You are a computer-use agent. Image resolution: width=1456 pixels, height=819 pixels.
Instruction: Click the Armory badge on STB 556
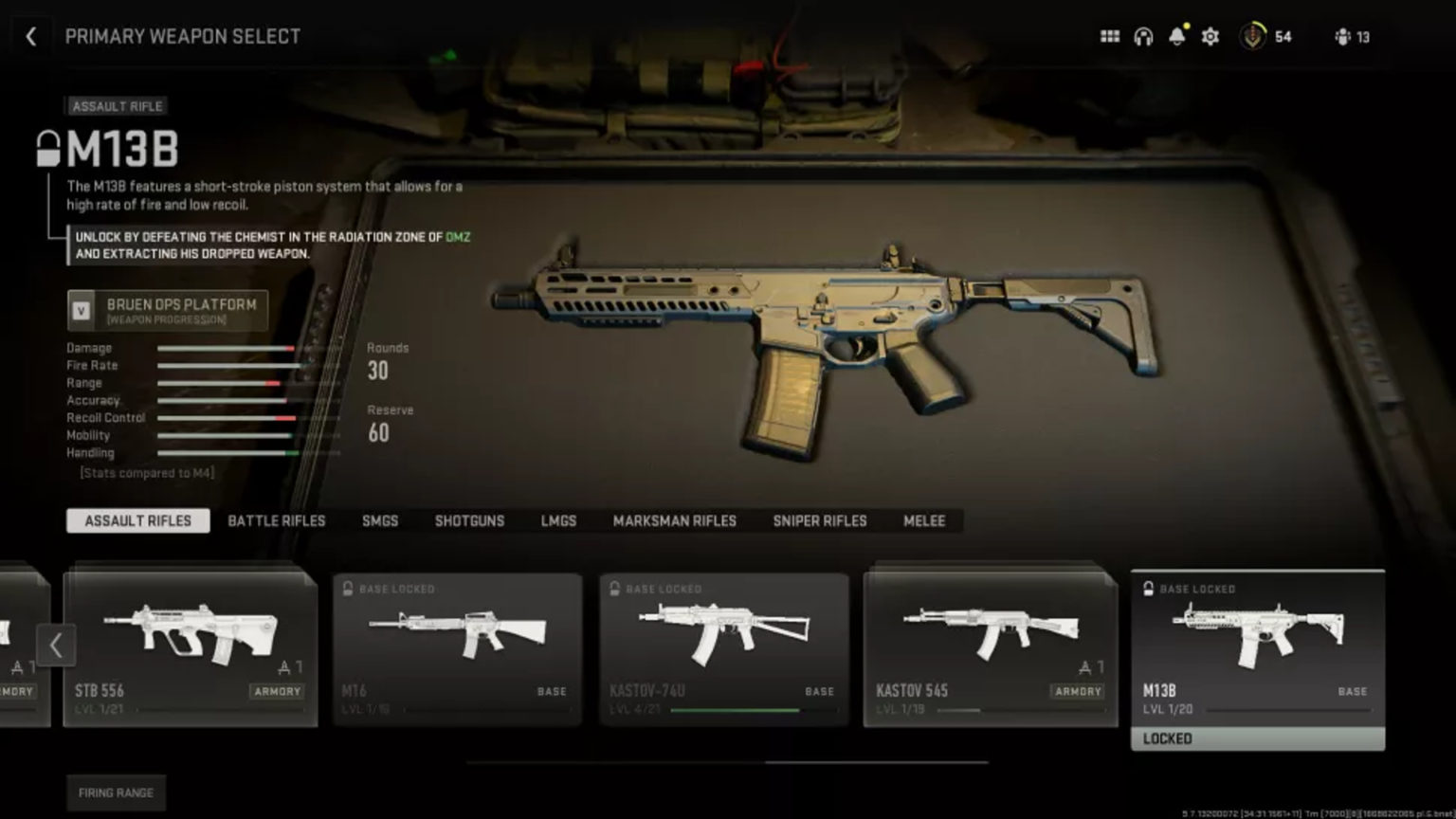(x=277, y=692)
